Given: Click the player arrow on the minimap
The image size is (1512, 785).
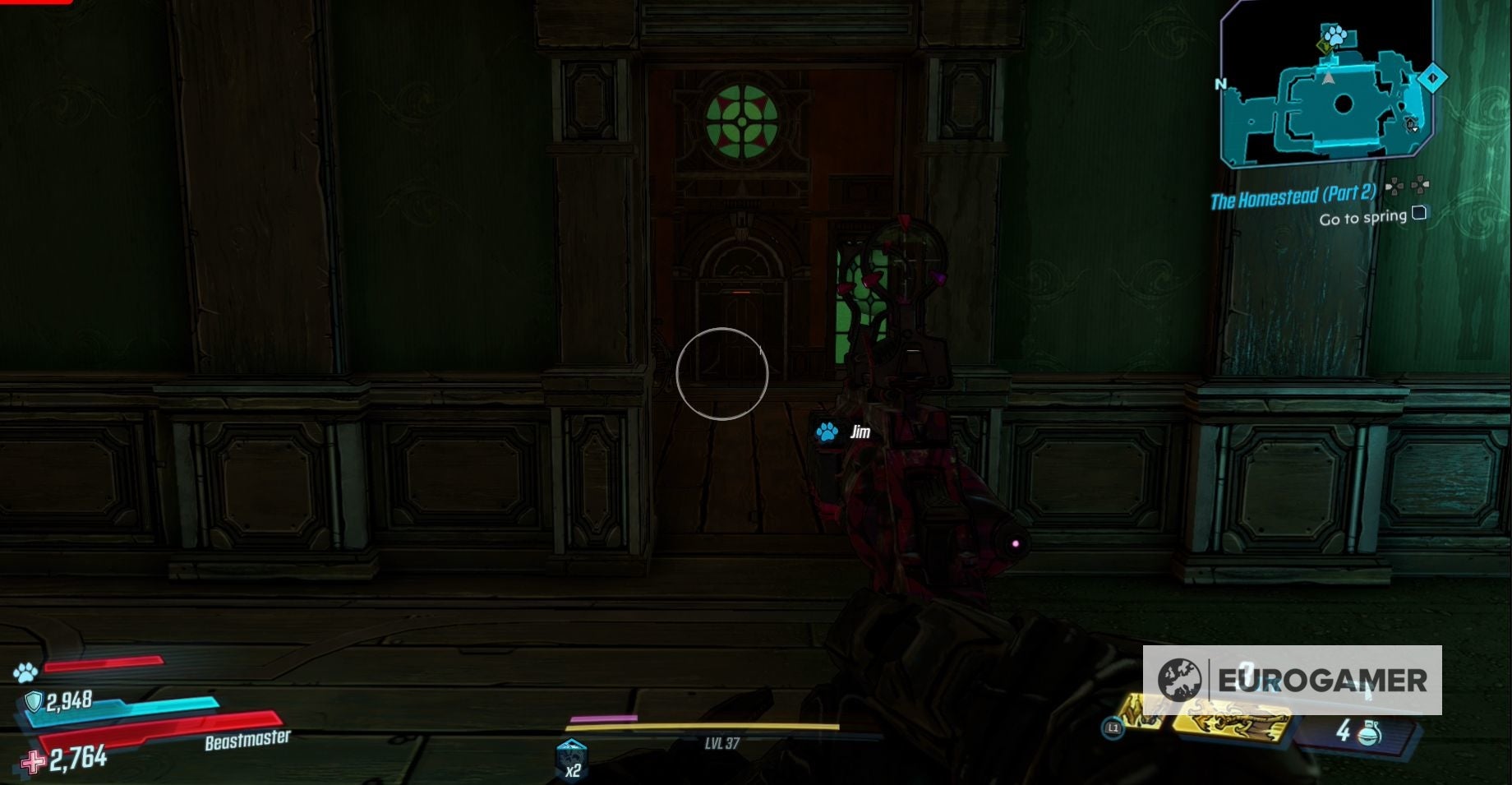Looking at the screenshot, I should click(1329, 78).
